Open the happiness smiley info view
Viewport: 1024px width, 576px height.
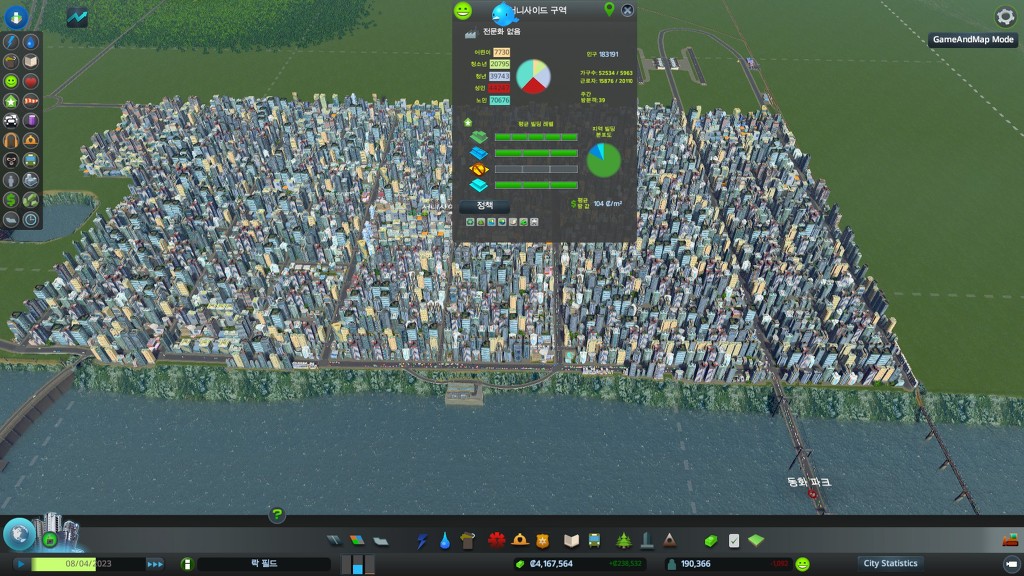[11, 81]
